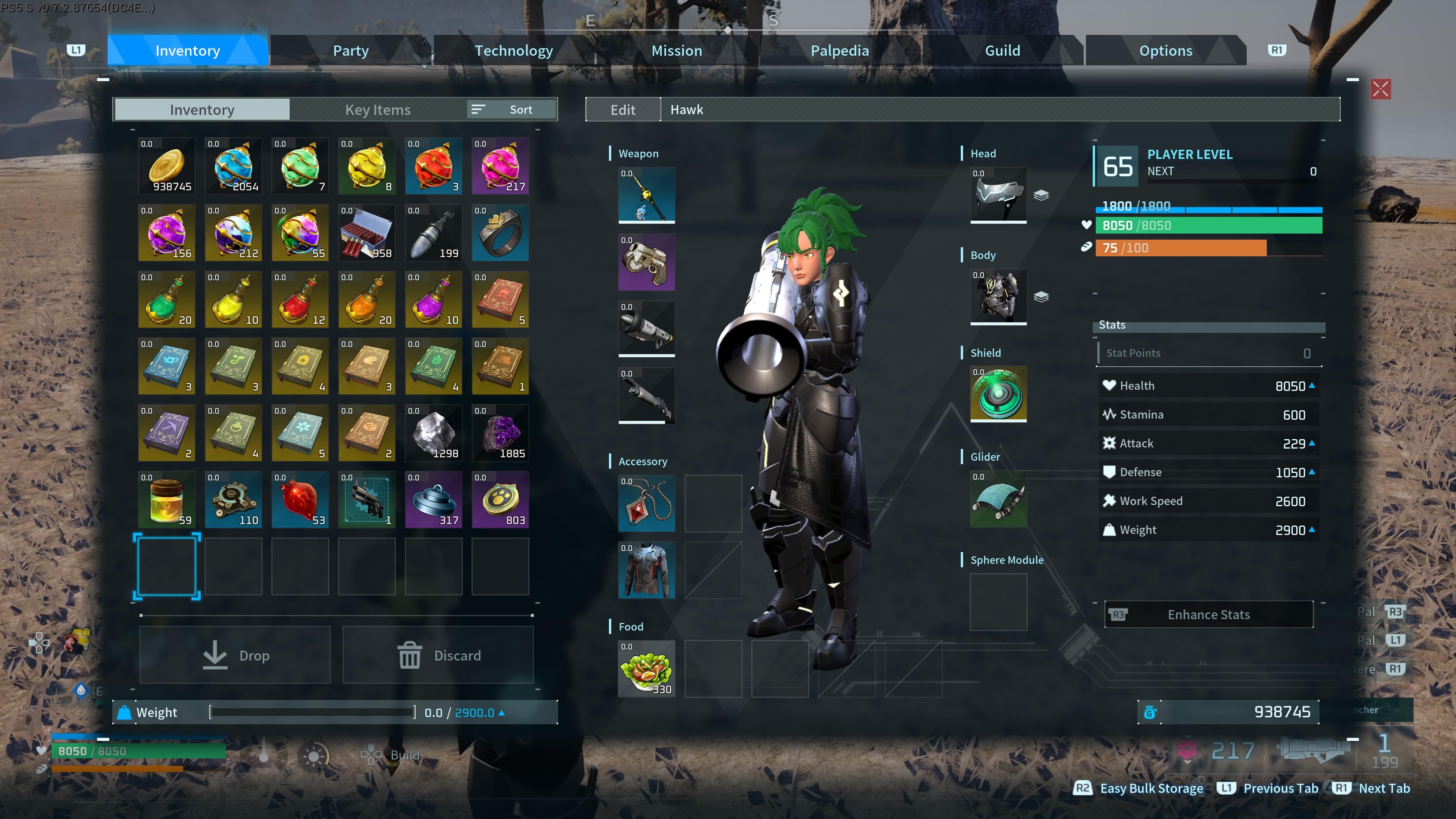Discard the selected item

point(438,655)
